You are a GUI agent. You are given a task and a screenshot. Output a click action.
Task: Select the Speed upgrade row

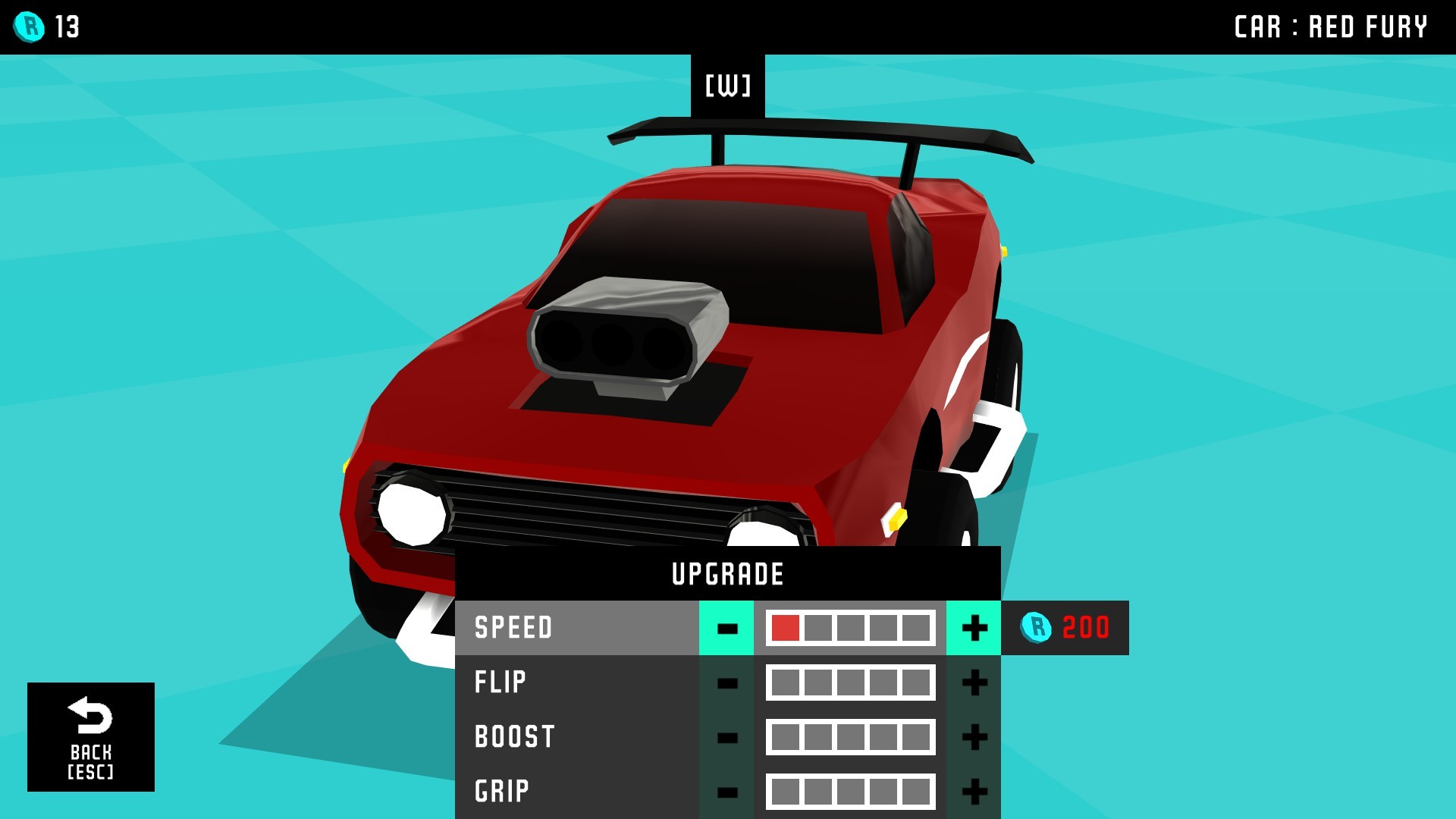(576, 628)
